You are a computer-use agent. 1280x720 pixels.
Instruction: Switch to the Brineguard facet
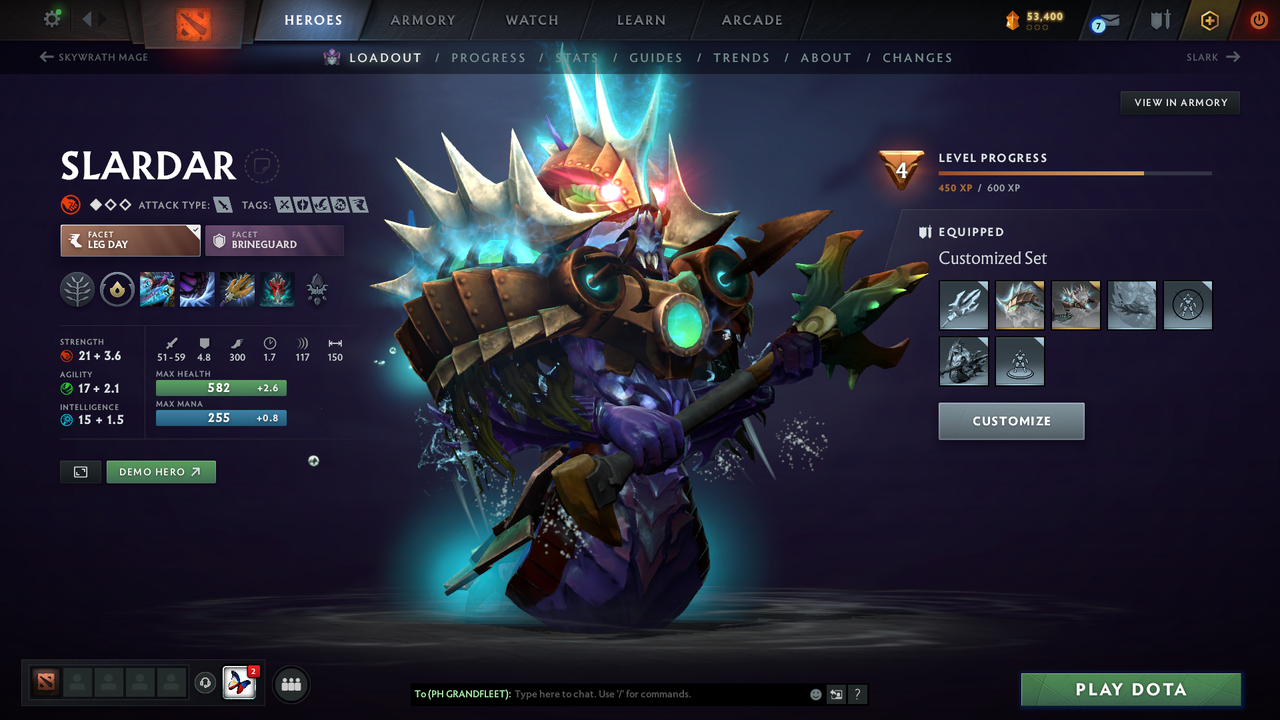coord(274,240)
